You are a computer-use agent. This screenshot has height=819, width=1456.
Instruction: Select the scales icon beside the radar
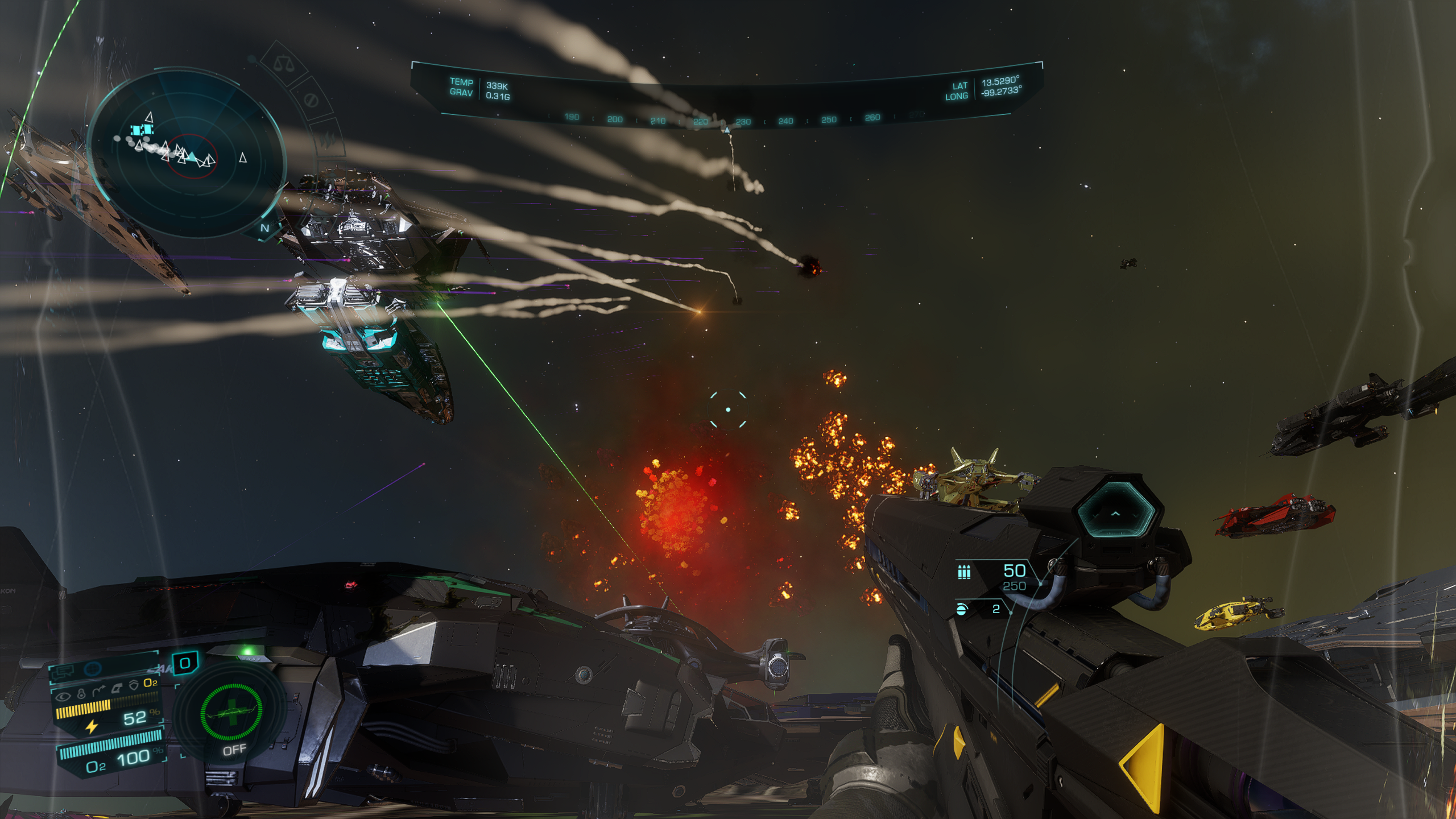tap(280, 63)
